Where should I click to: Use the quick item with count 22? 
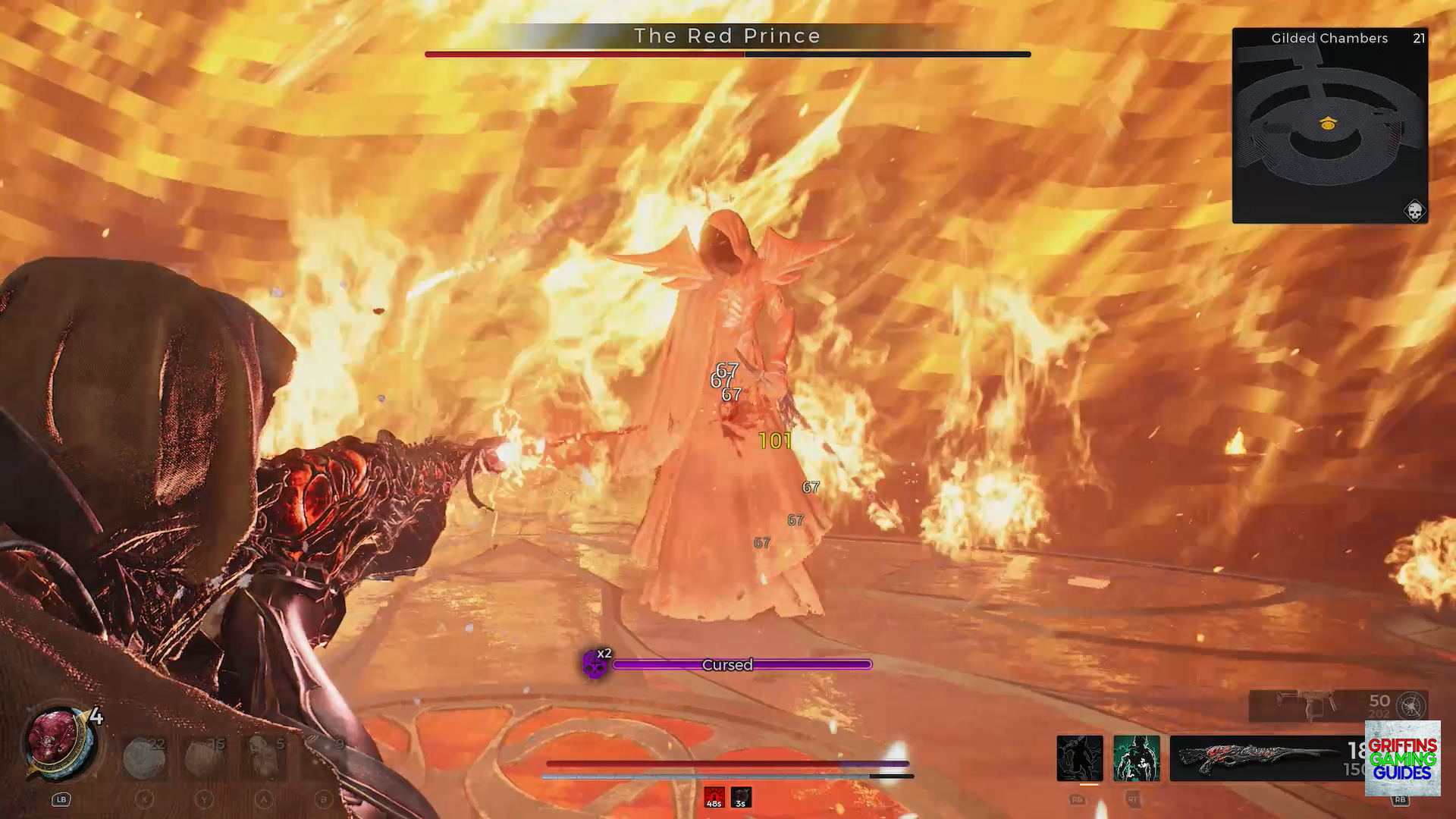click(144, 758)
